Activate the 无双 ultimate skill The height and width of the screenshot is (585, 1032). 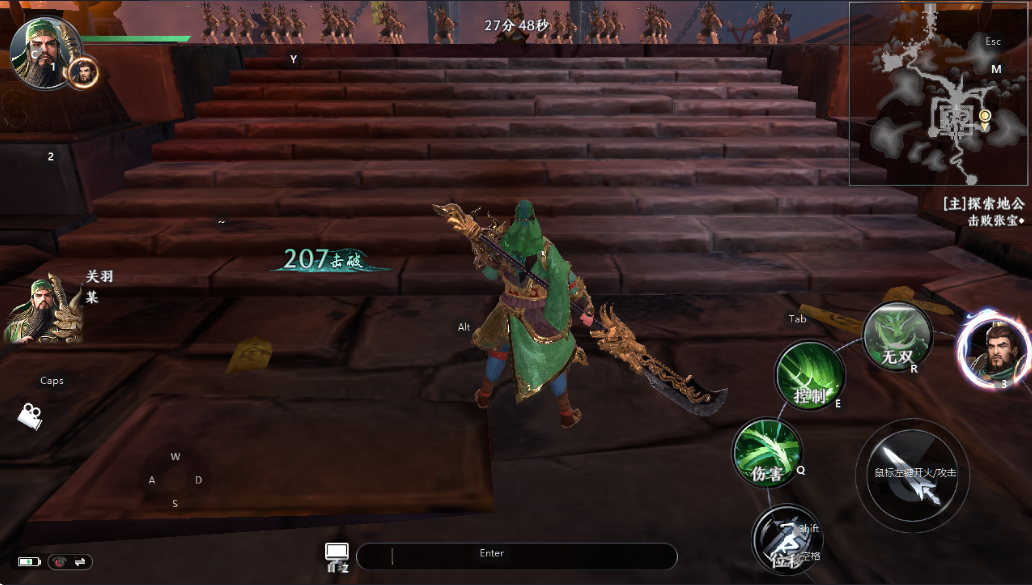(897, 337)
